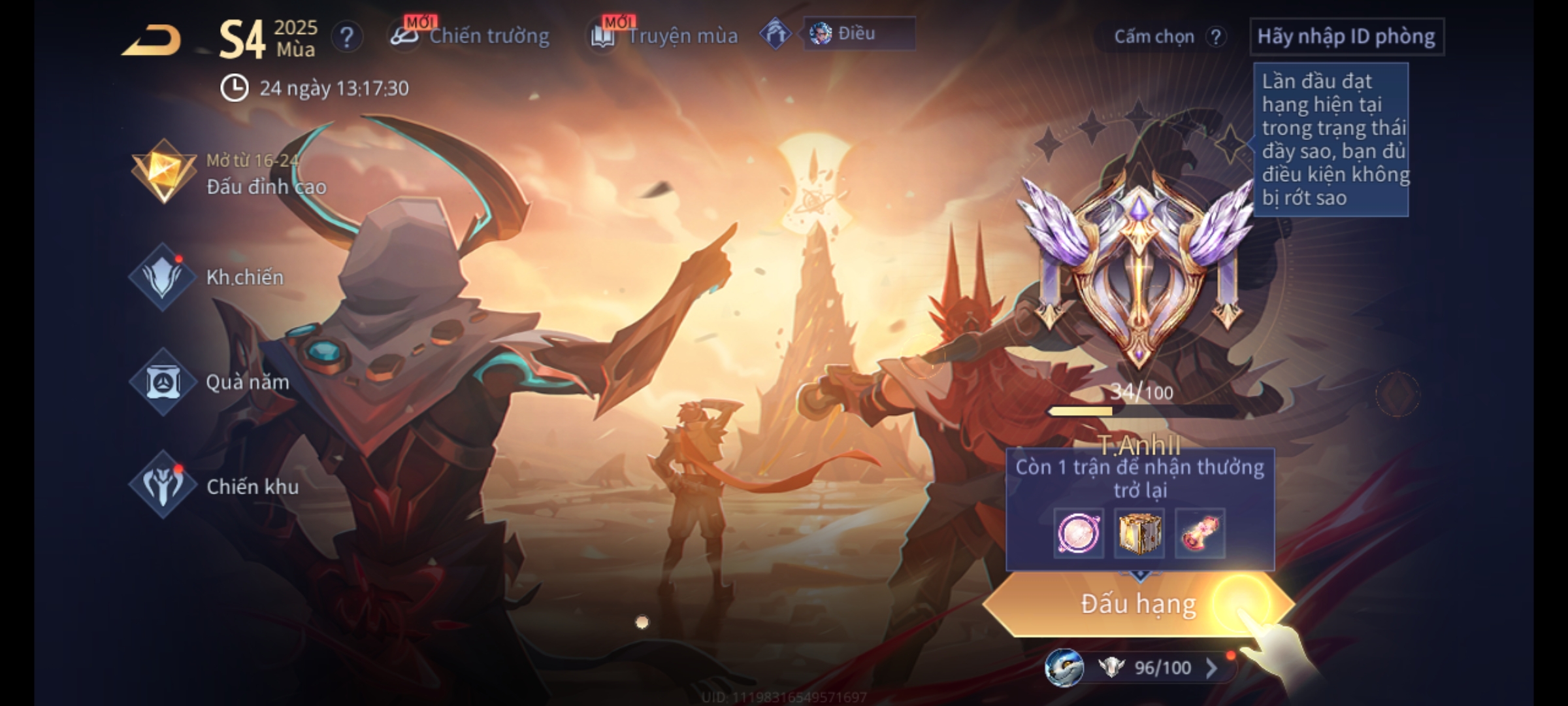Screen dimensions: 1568x706
Task: Go back with the return arrow
Action: [152, 41]
